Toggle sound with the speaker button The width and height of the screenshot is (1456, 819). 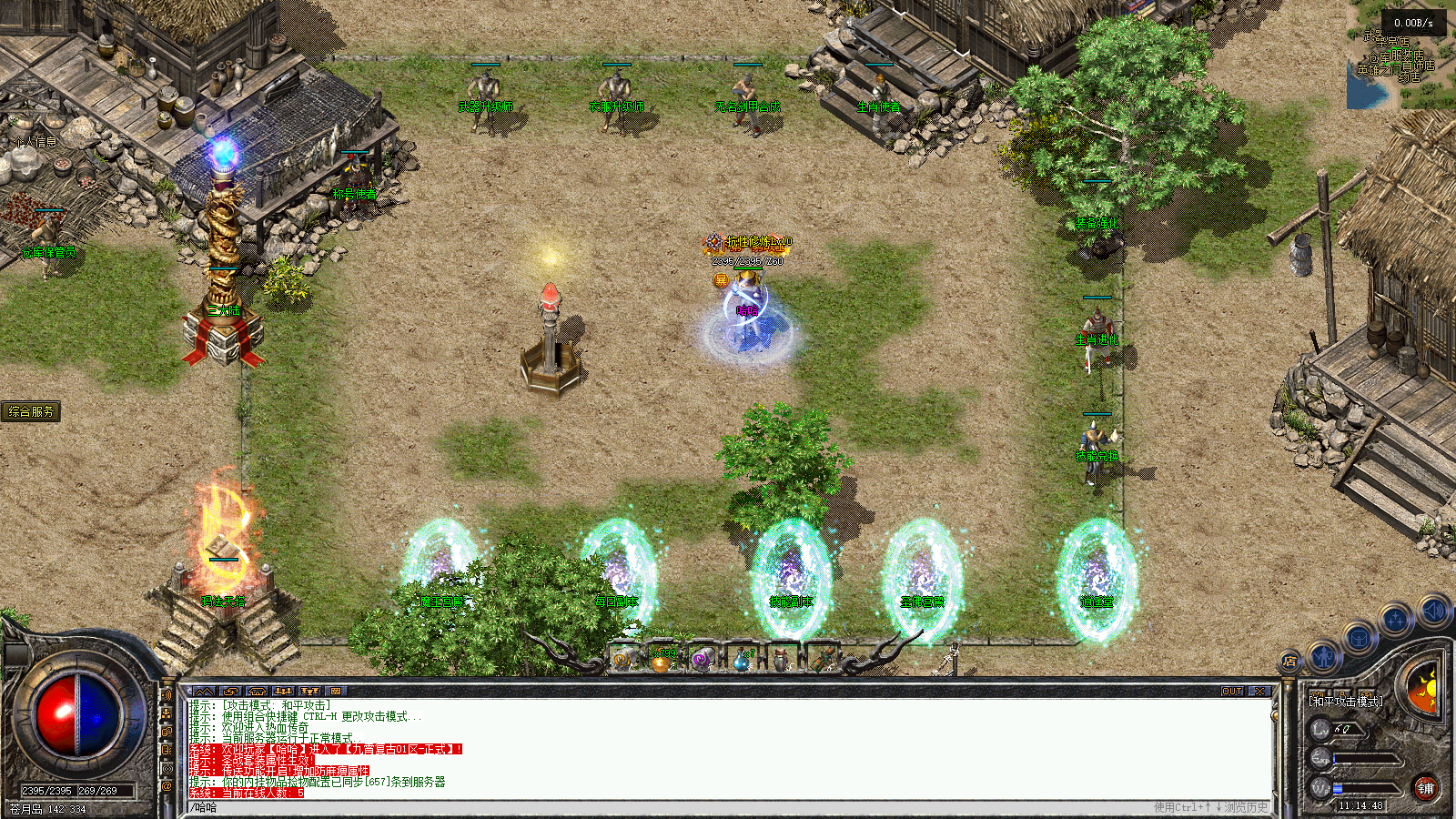point(1433,610)
